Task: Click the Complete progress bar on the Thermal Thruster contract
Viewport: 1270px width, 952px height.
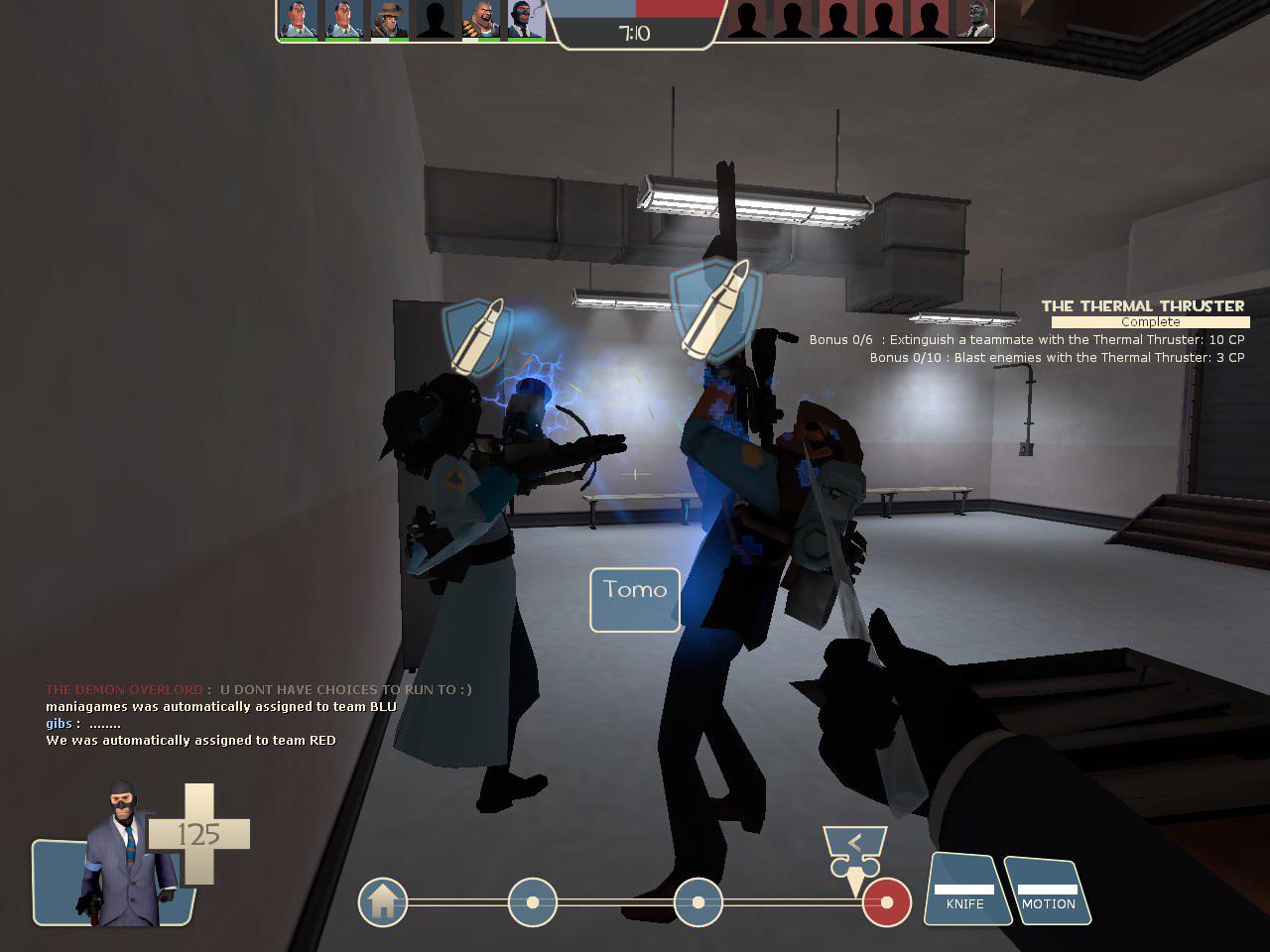Action: [x=1149, y=321]
